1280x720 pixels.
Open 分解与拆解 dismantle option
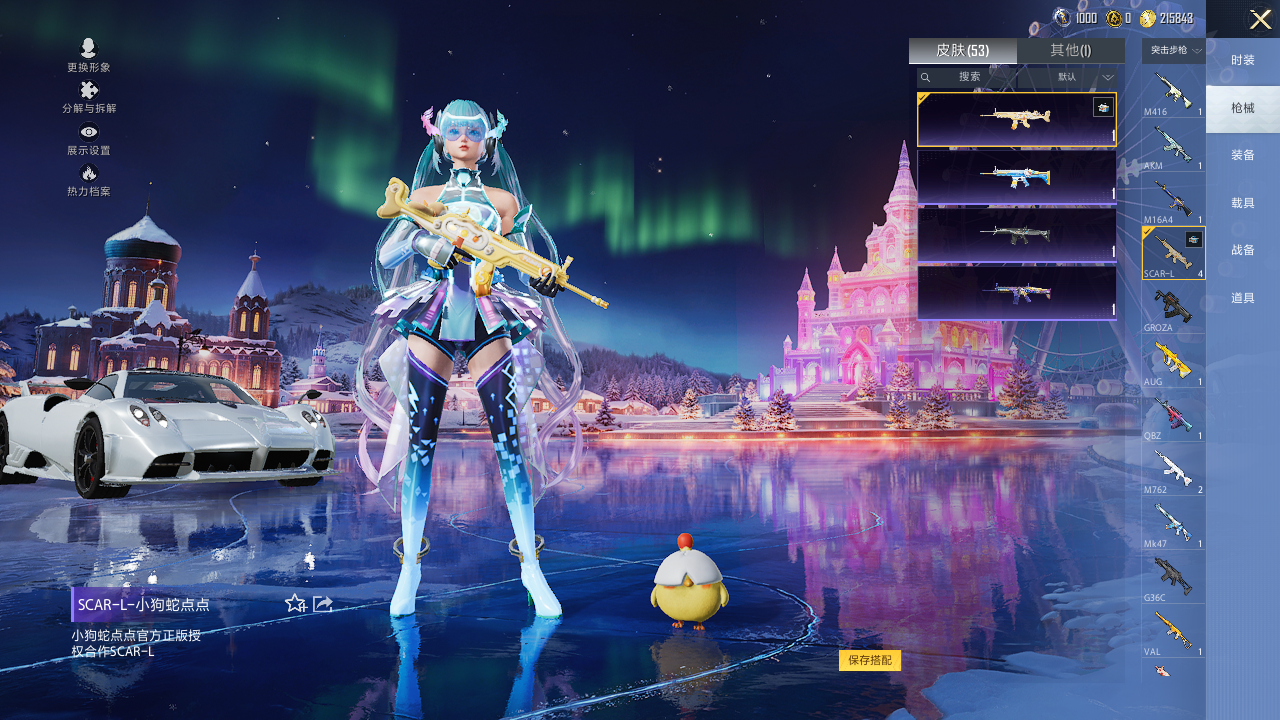(89, 97)
